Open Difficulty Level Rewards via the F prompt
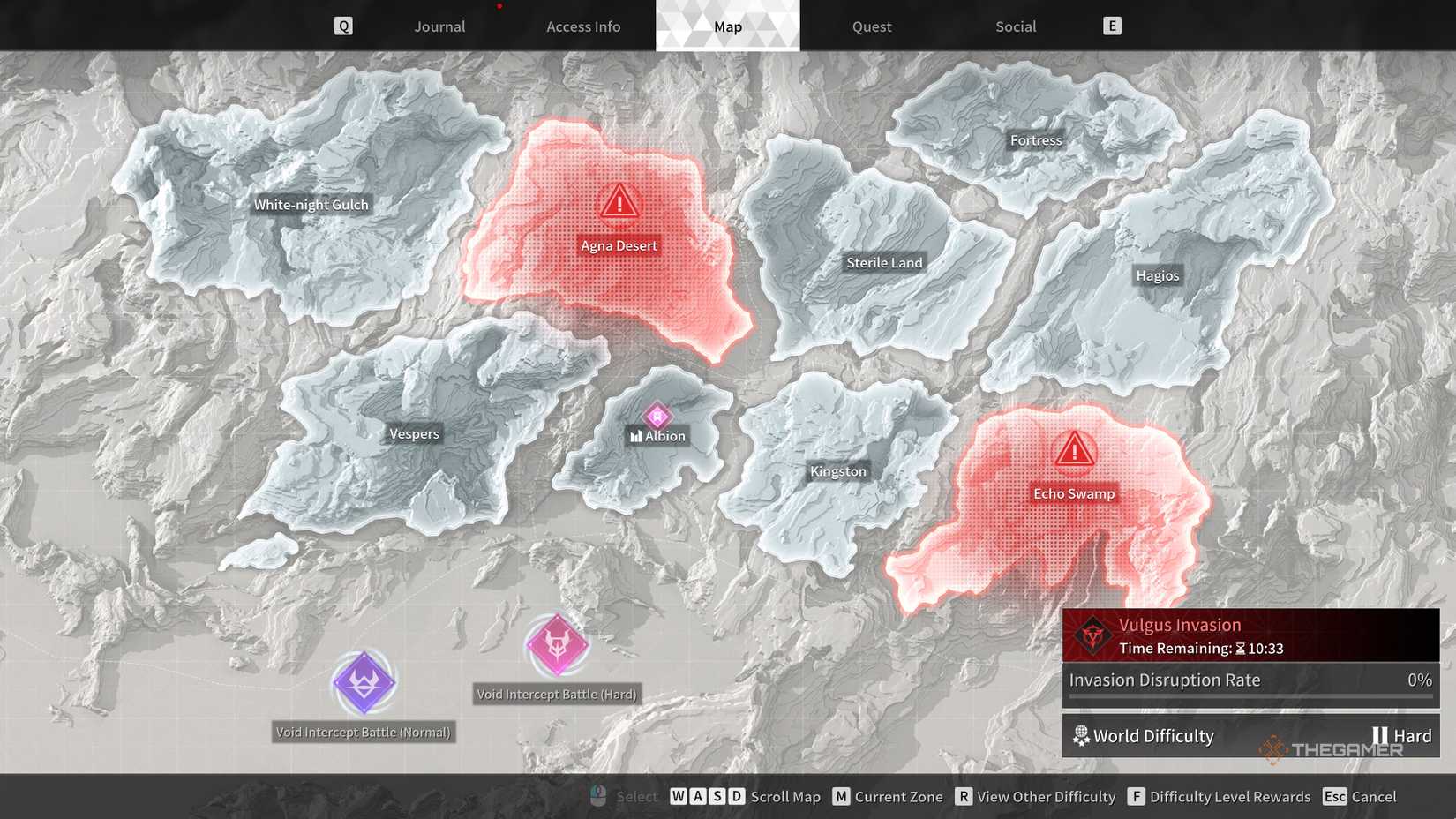The image size is (1456, 819). pyautogui.click(x=1137, y=796)
